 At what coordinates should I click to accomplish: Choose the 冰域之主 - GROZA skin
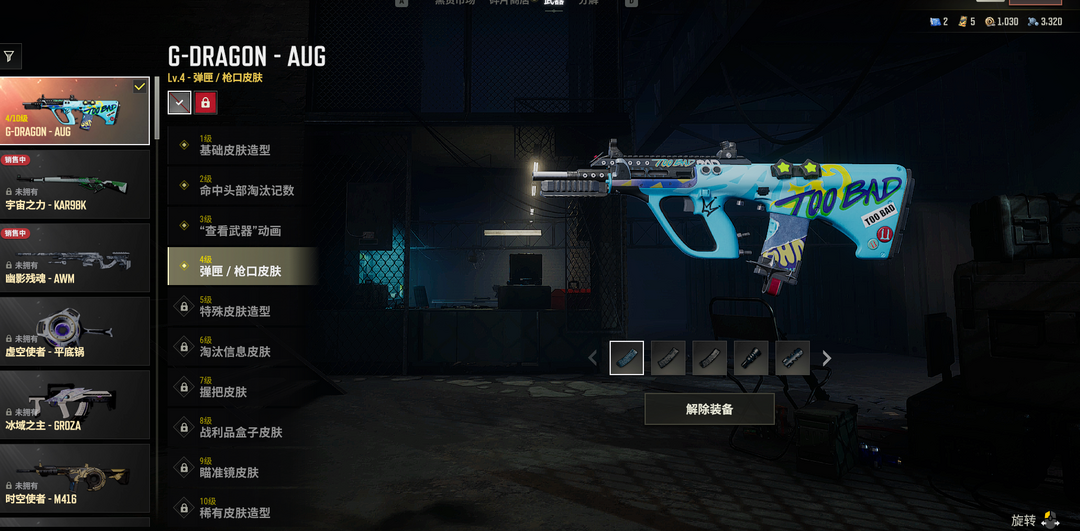75,405
